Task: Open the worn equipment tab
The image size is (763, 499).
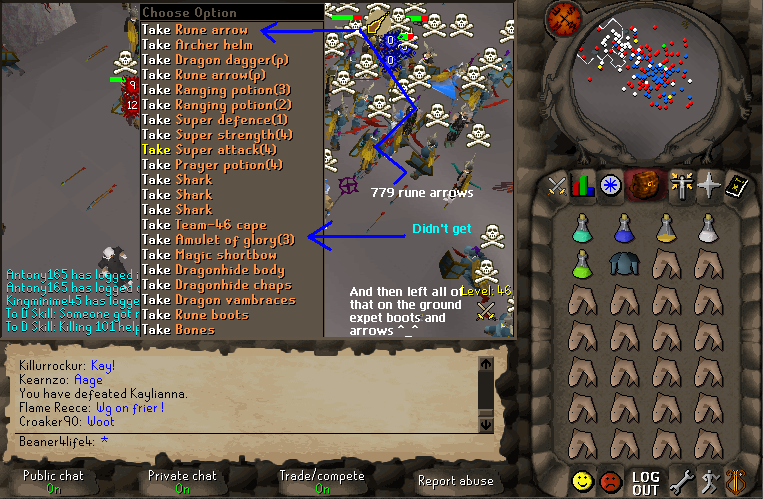Action: coord(683,186)
